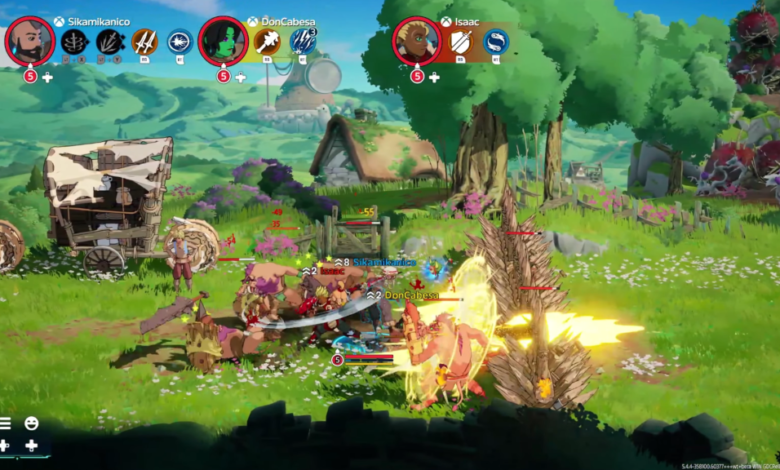Screen dimensions: 780x470
Task: Select DonCabesa's green-skinned character portrait
Action: click(223, 41)
